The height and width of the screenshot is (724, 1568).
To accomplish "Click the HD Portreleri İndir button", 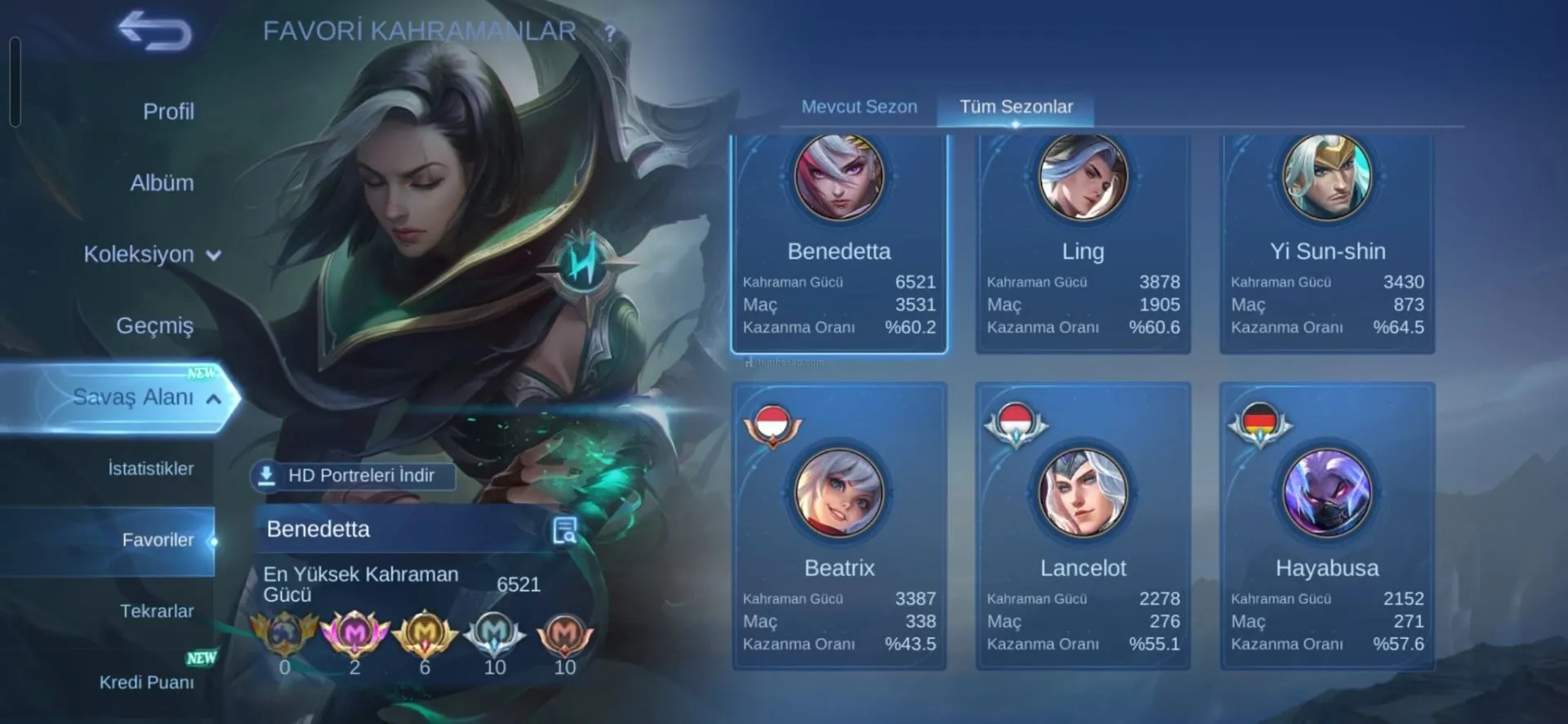I will coord(353,476).
